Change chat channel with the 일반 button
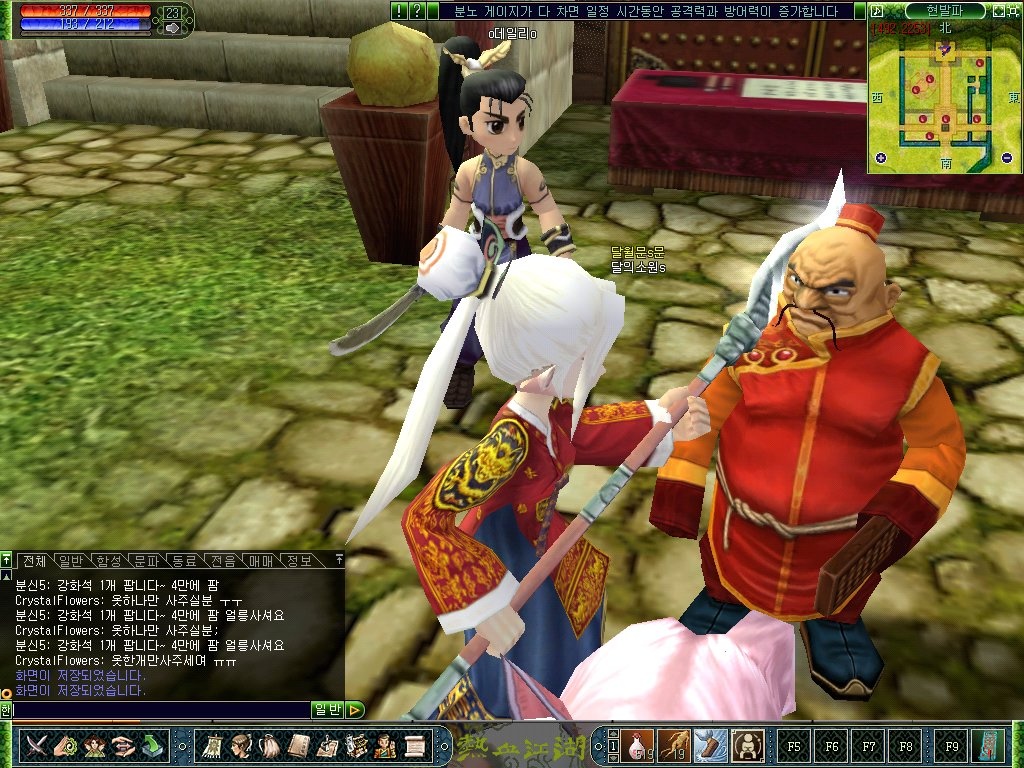This screenshot has width=1024, height=768. (328, 710)
